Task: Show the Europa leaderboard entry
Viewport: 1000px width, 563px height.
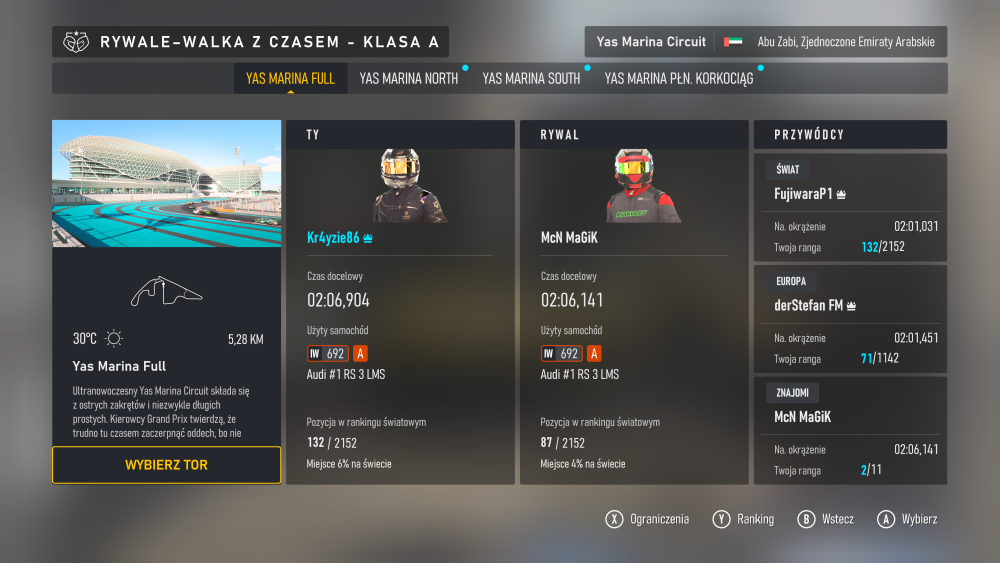Action: [850, 318]
